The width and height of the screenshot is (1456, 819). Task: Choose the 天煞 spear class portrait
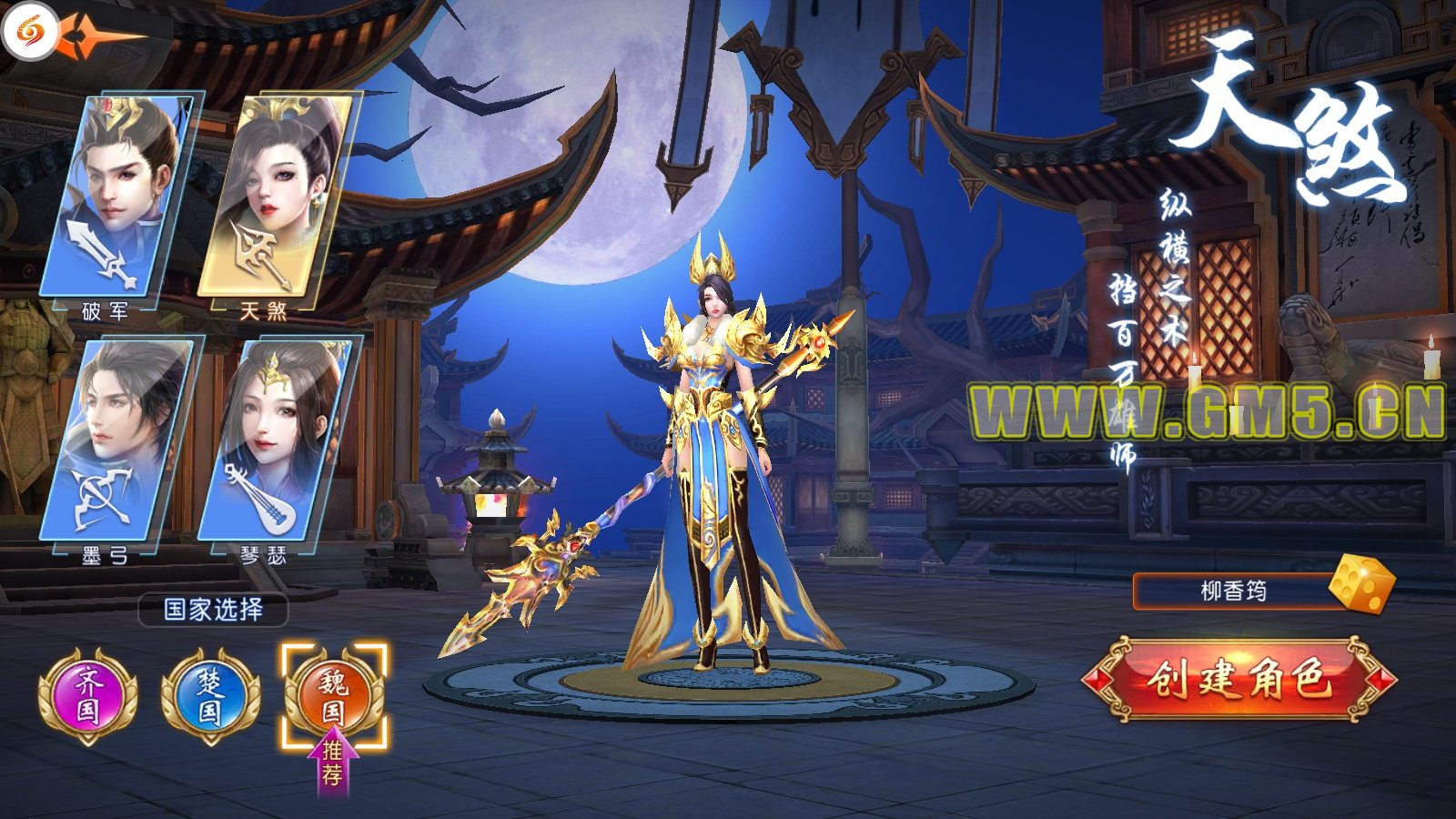coord(276,196)
